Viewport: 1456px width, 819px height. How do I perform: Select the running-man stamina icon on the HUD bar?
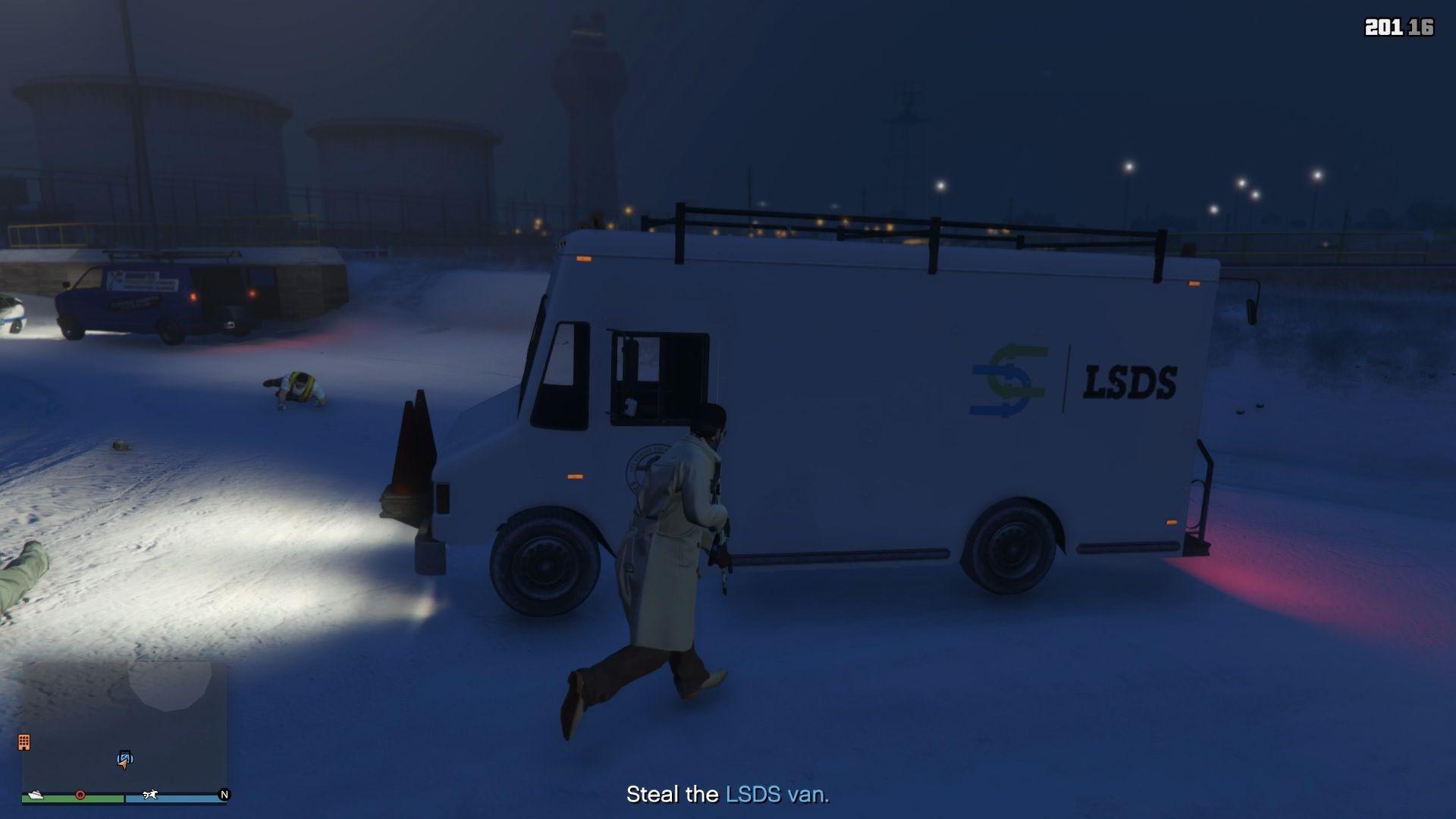coord(149,795)
